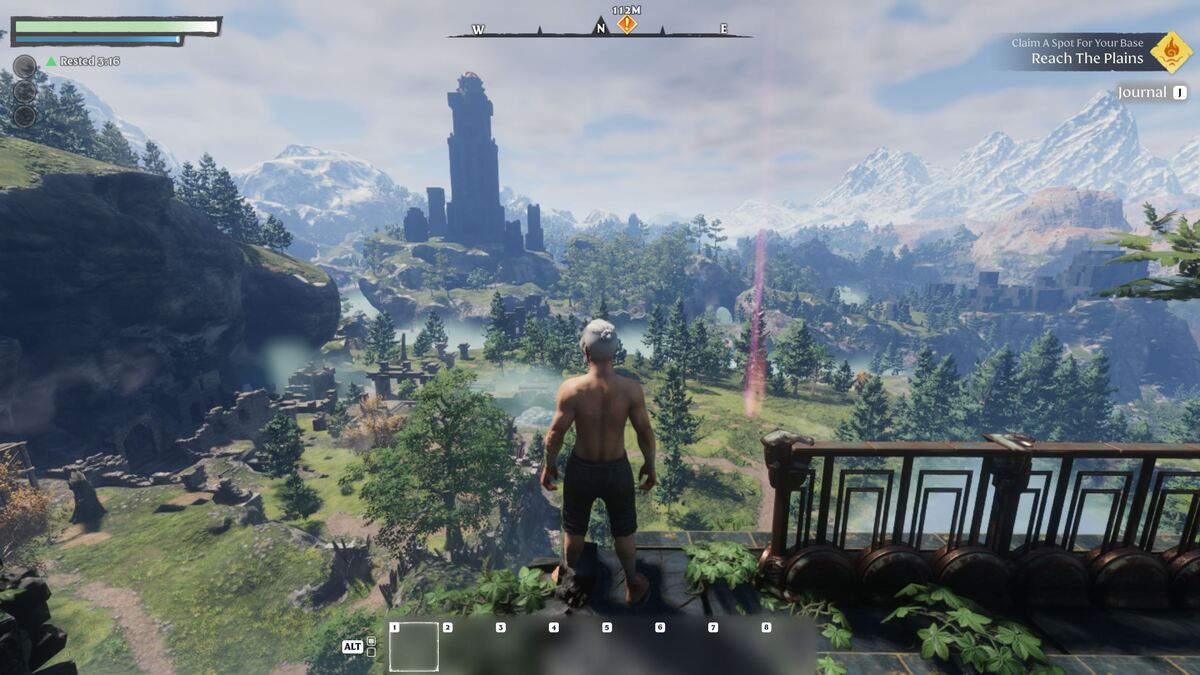
Task: Click the quest marker on the compass
Action: (626, 24)
